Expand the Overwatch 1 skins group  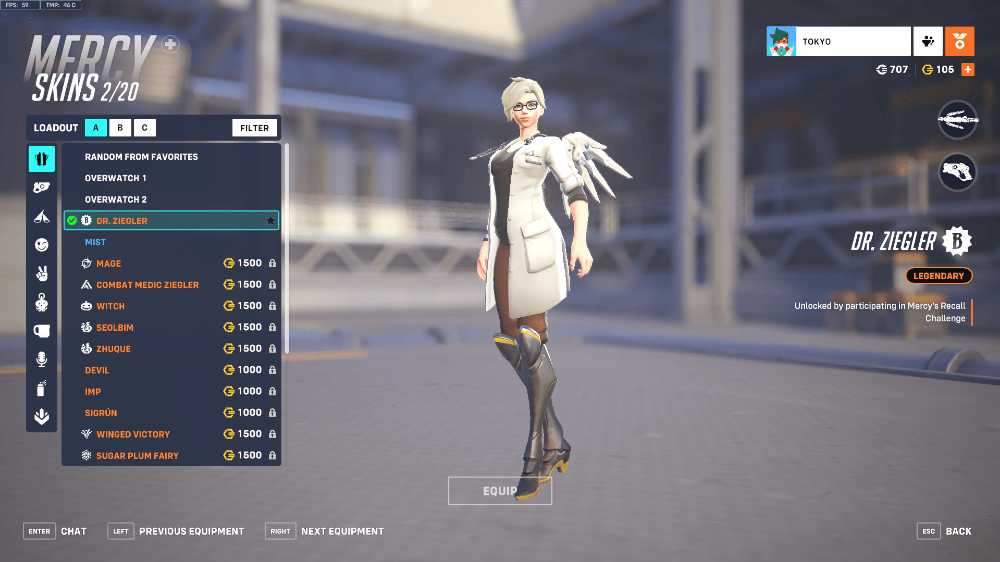(115, 178)
